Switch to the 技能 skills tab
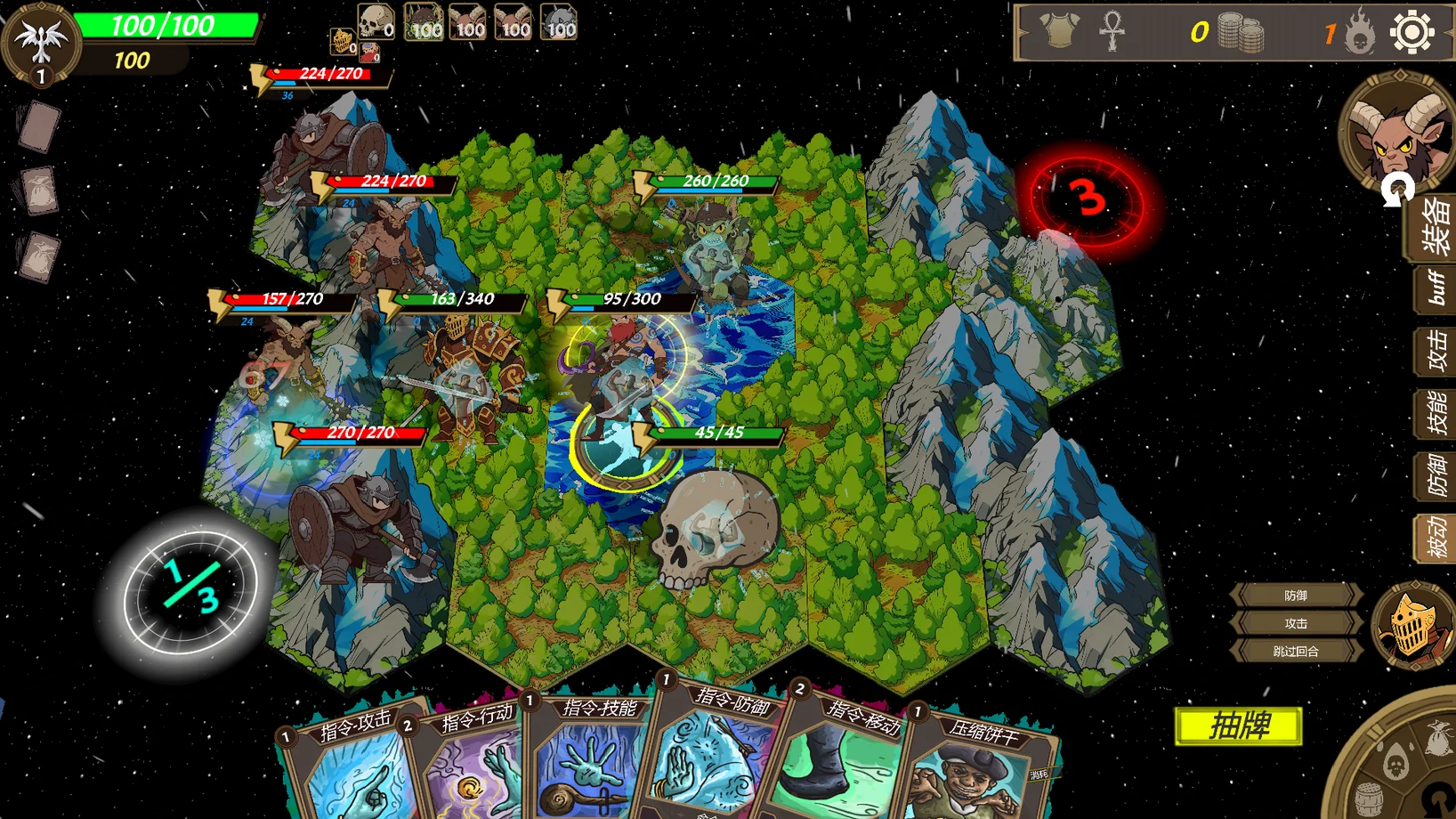The image size is (1456, 819). (x=1435, y=414)
